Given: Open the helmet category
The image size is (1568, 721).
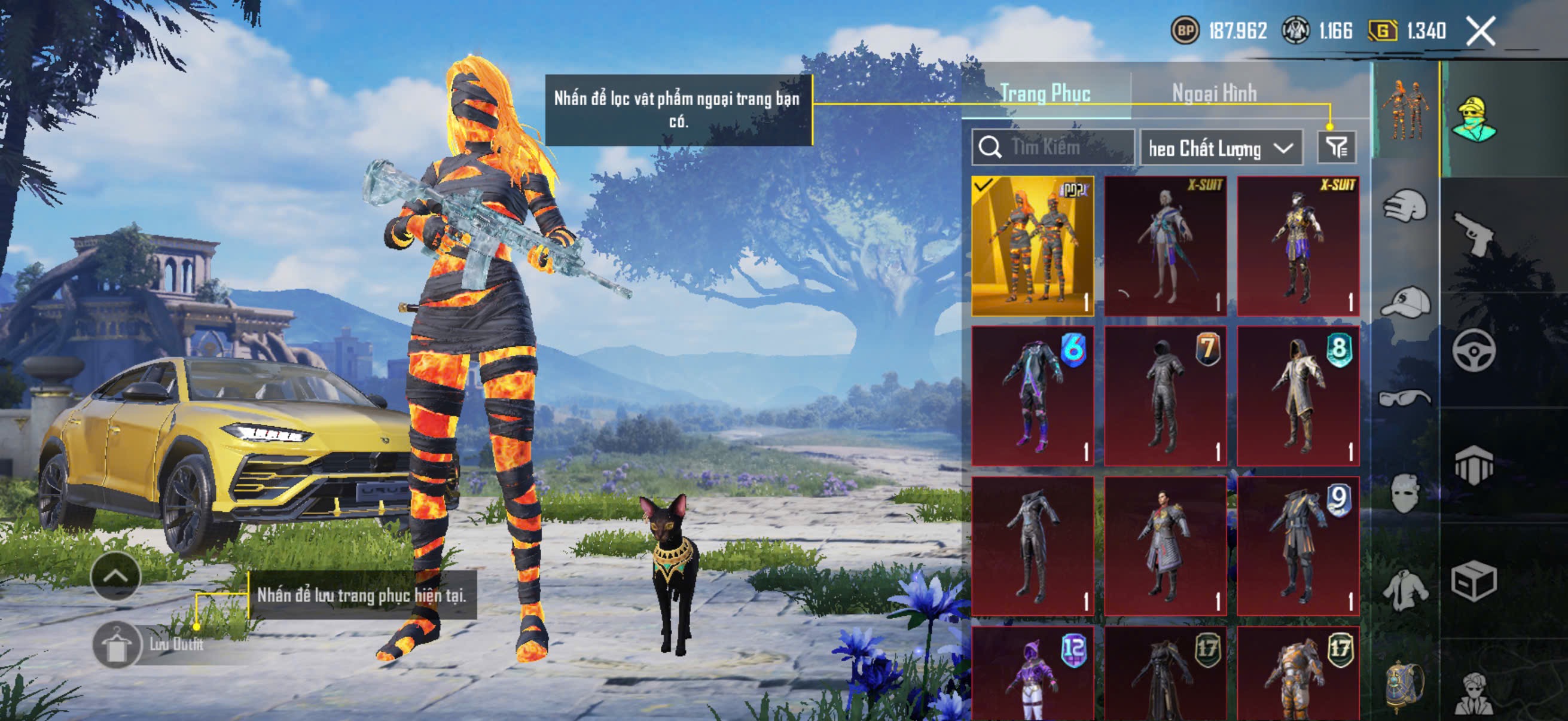Looking at the screenshot, I should pyautogui.click(x=1404, y=206).
